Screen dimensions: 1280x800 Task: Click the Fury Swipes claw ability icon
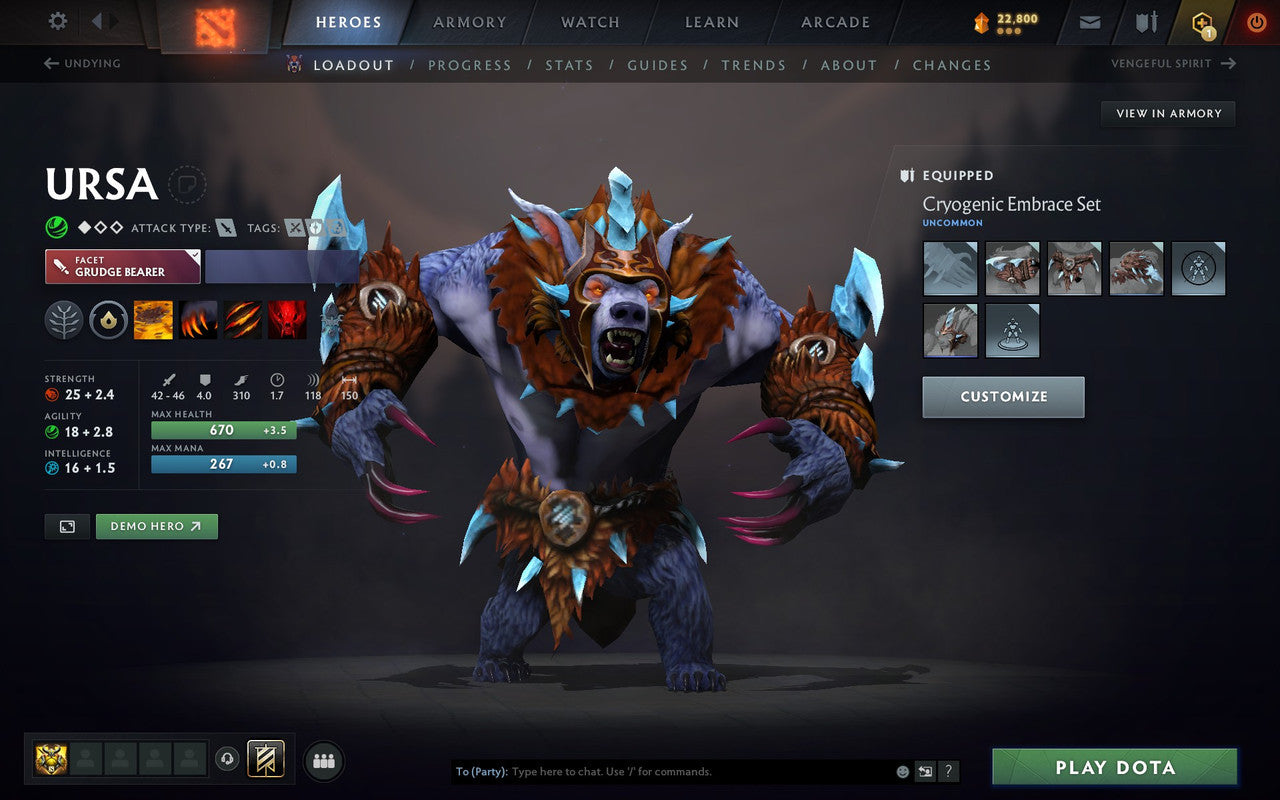tap(243, 320)
